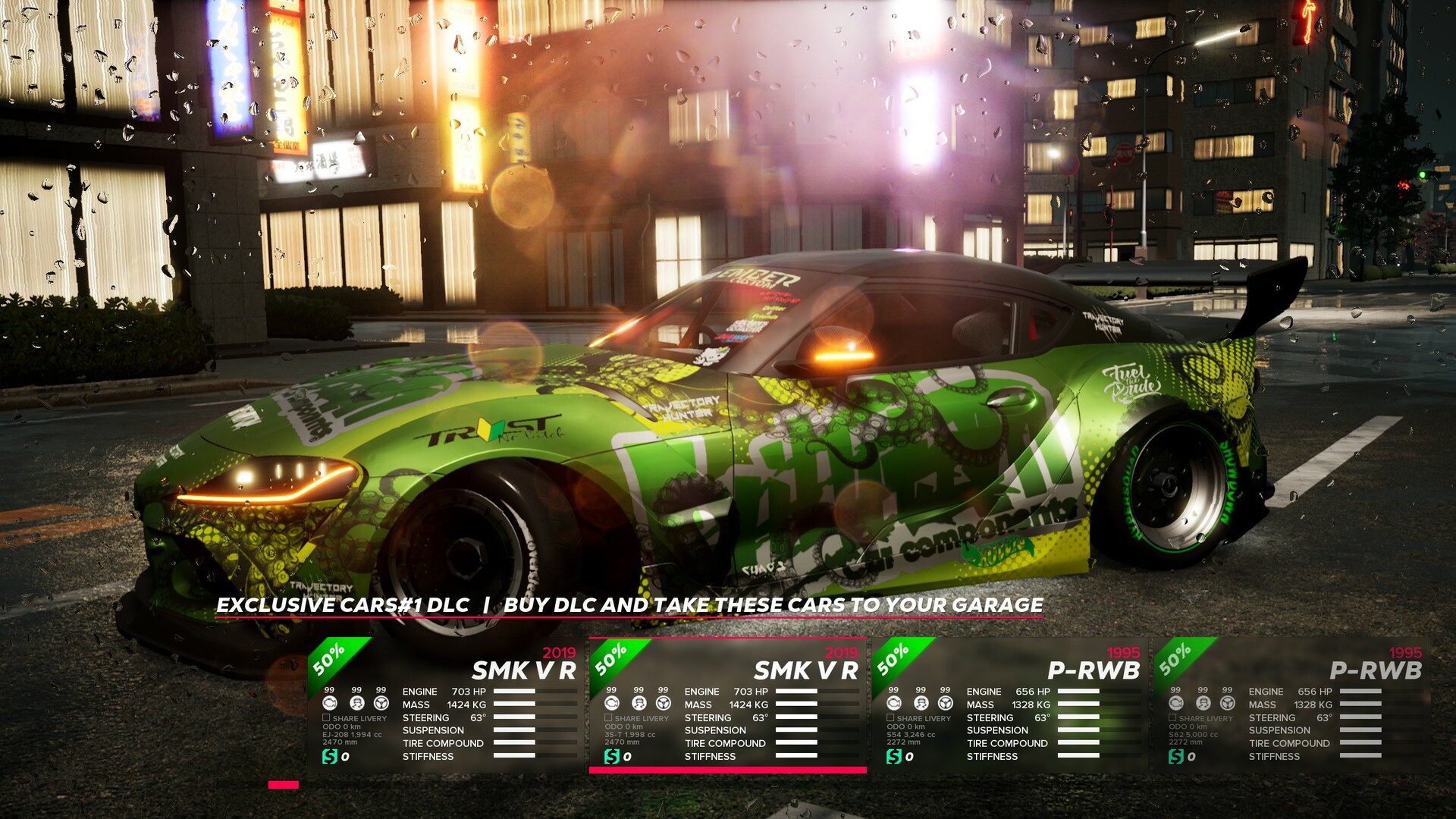
Task: Click the drift skill icon on first P-RWB card
Action: [919, 704]
